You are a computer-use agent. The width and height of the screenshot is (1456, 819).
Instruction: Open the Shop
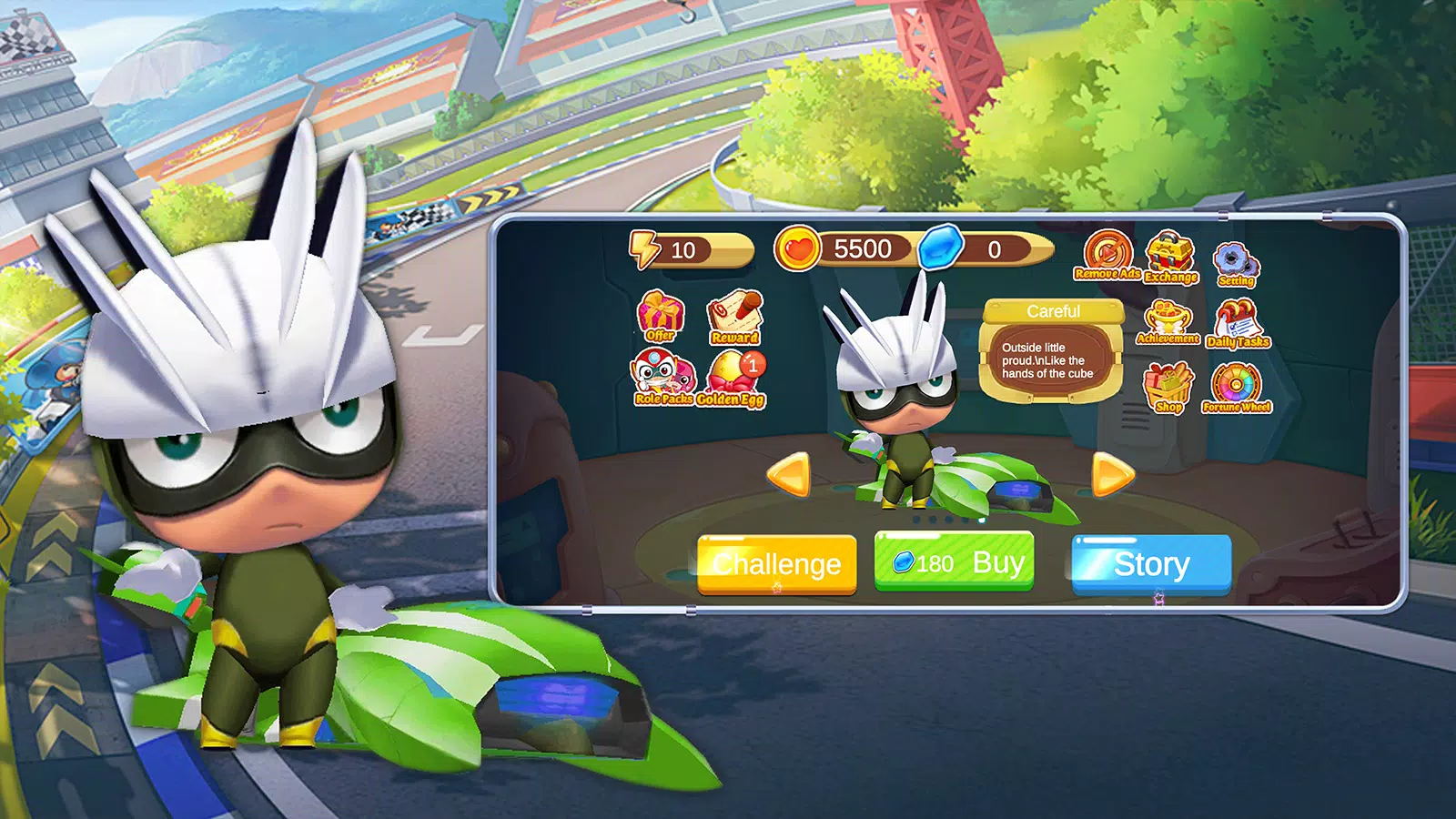pos(1168,388)
